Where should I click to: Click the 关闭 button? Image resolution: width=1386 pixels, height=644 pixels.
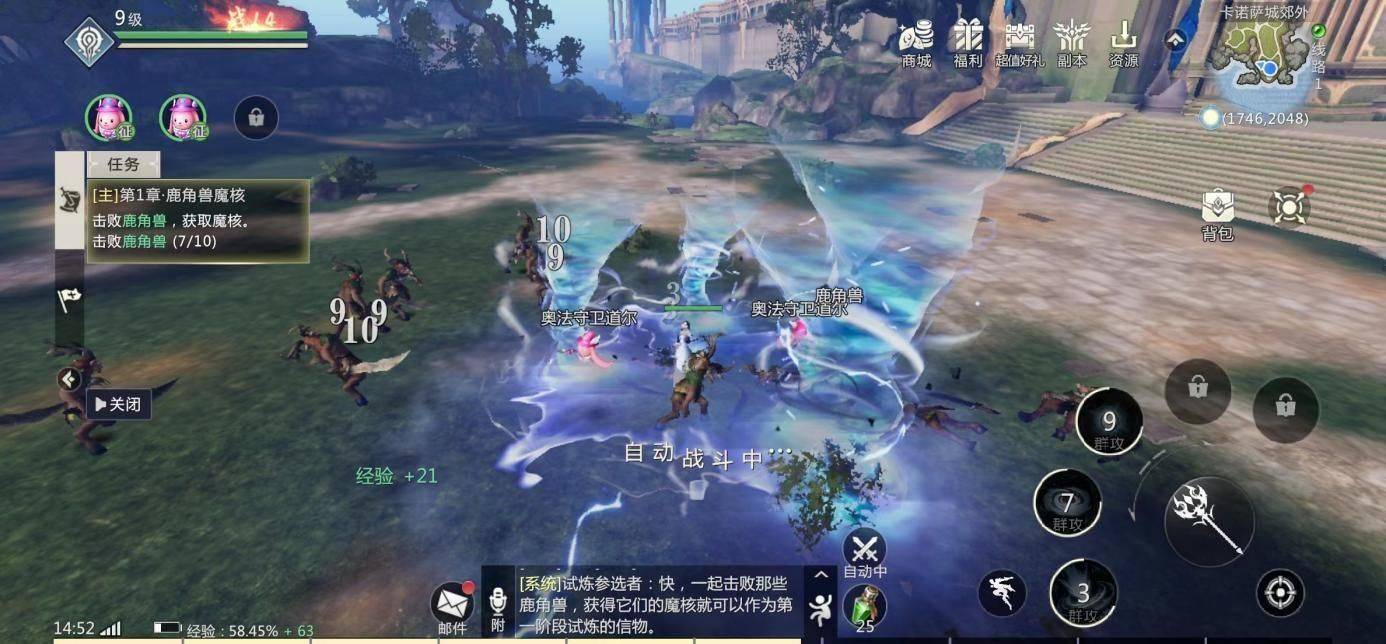tap(119, 404)
